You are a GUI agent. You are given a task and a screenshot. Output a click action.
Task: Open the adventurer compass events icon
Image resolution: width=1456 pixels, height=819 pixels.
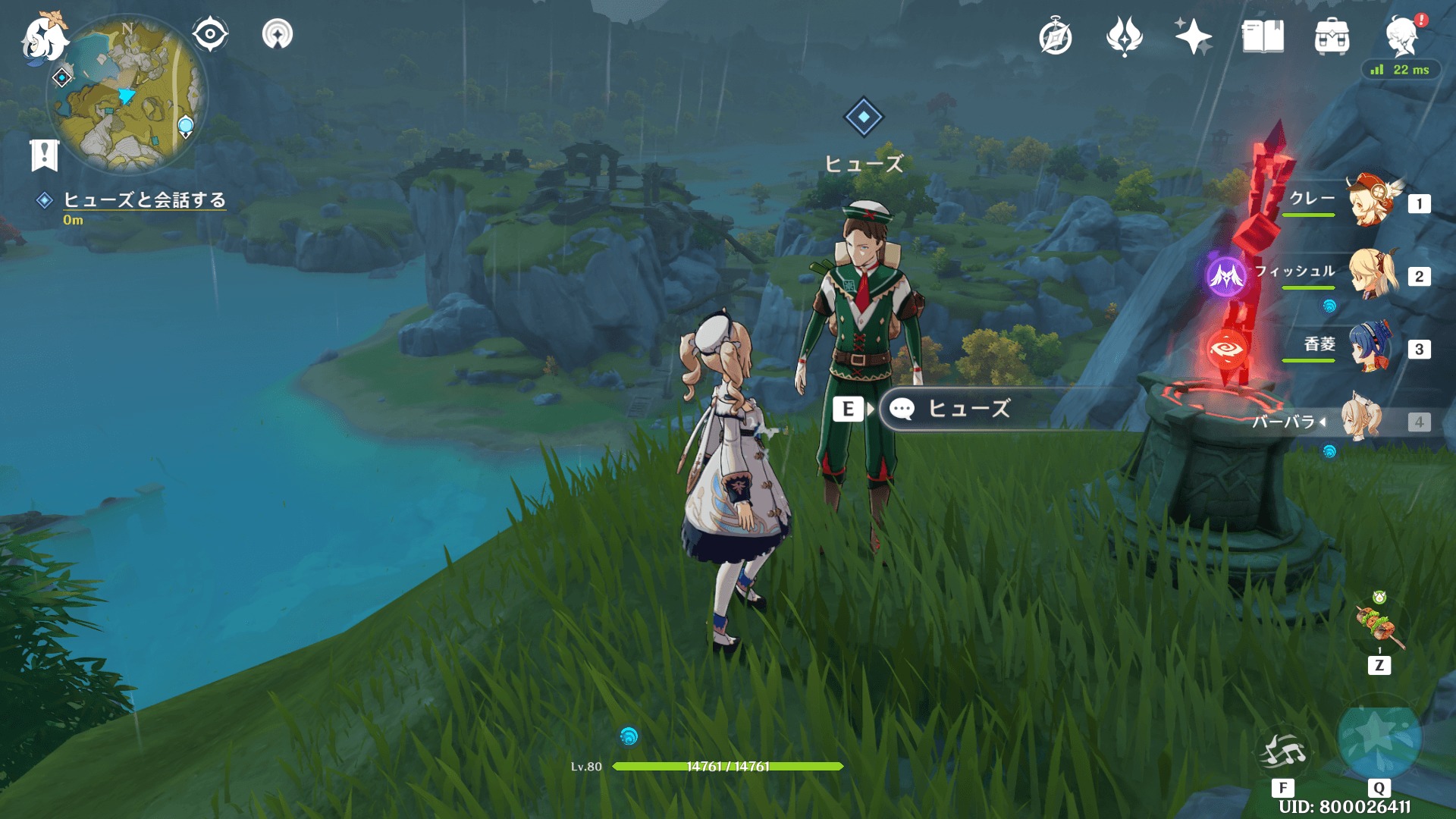pyautogui.click(x=1055, y=37)
